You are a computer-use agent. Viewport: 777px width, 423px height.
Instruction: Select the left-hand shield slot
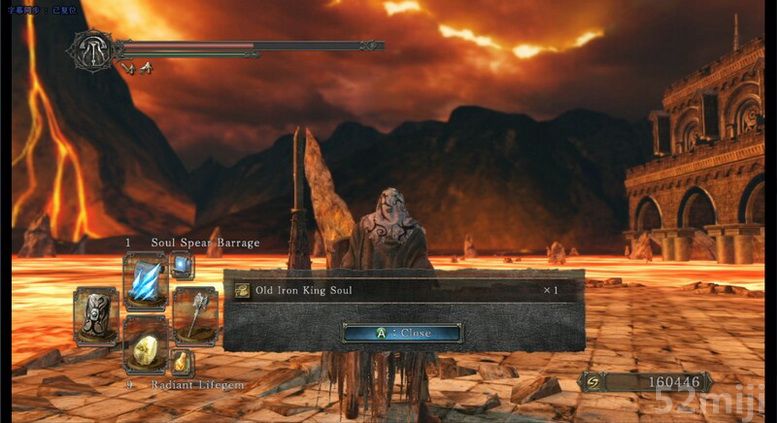click(96, 316)
